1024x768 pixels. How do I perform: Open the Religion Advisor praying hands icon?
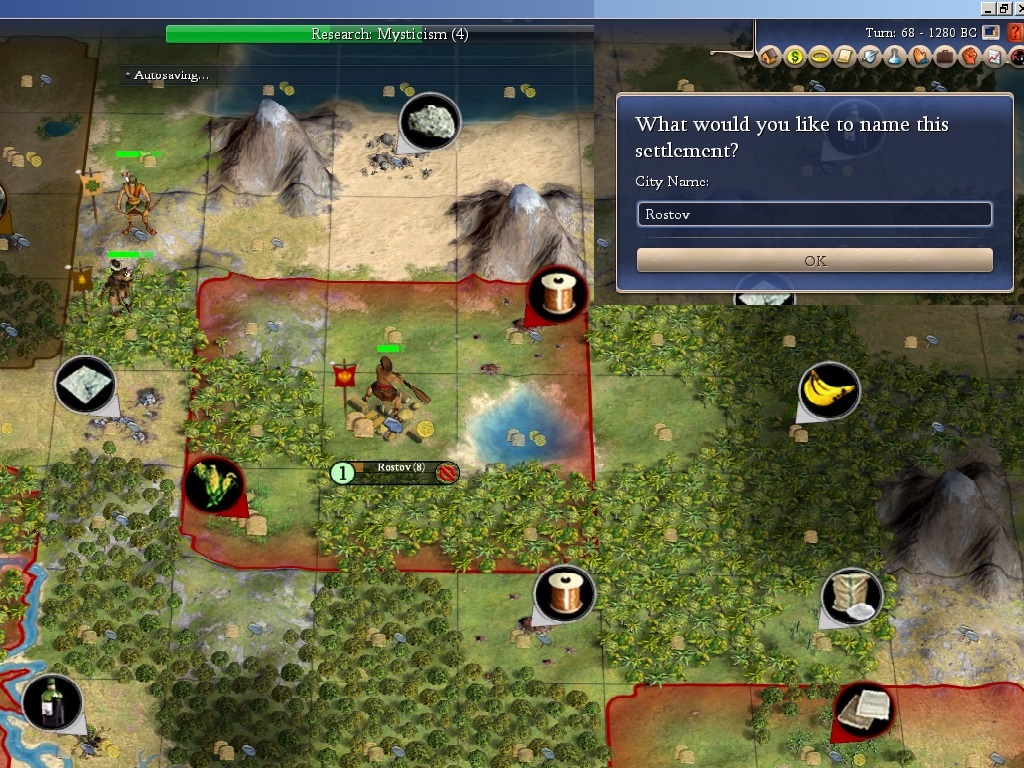920,56
